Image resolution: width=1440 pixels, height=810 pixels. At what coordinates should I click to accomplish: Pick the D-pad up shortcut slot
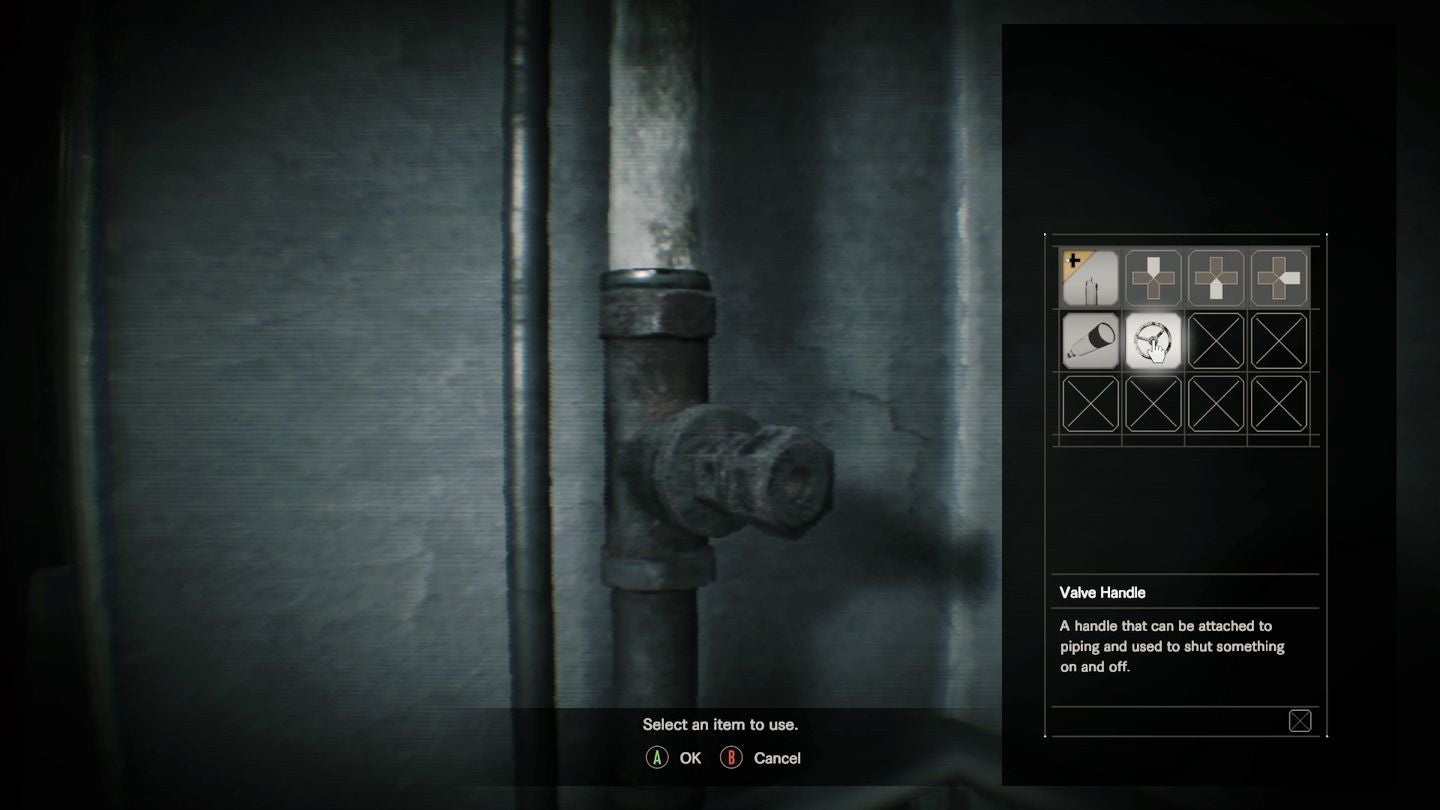pyautogui.click(x=1153, y=278)
